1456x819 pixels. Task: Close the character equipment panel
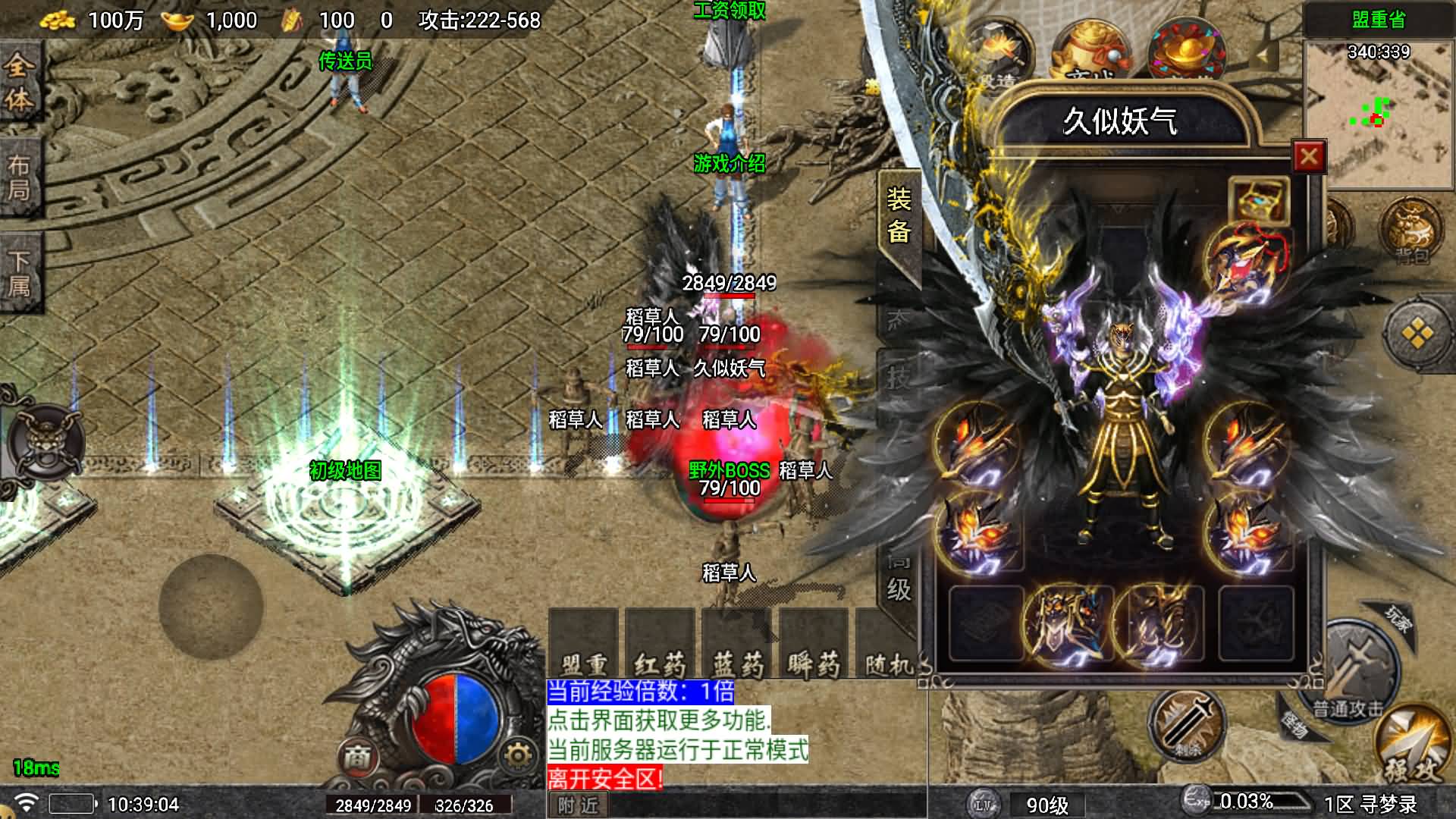[1308, 157]
